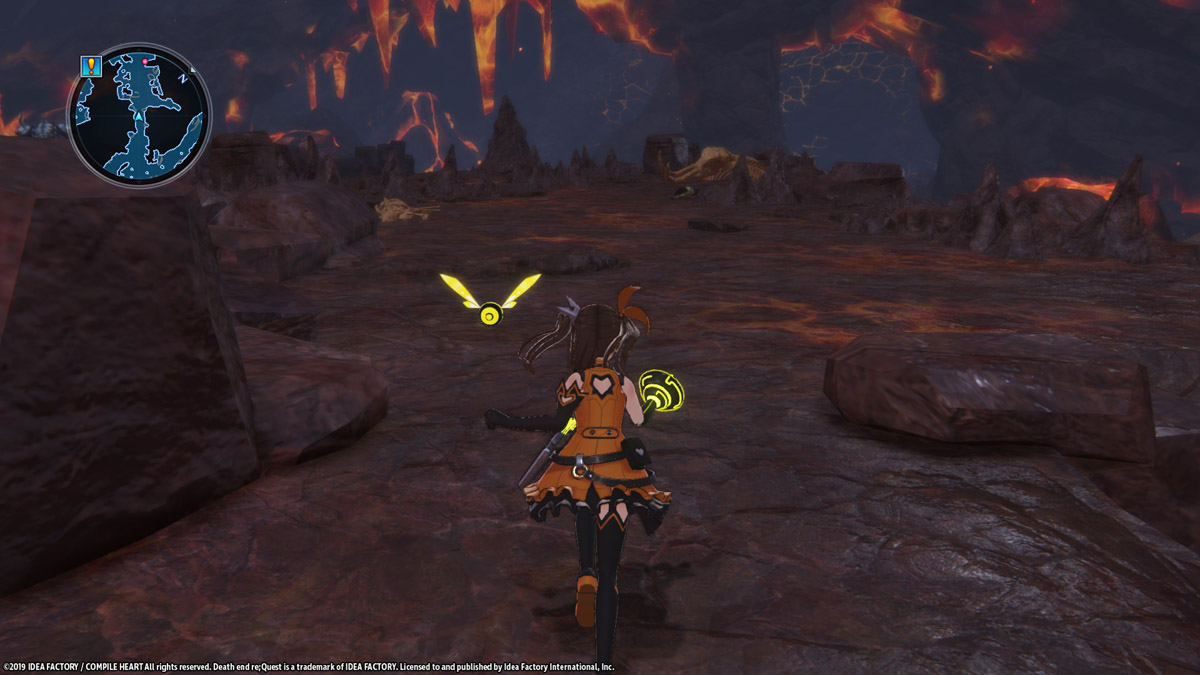Click the cyan player arrow on the minimap
1200x675 pixels.
point(138,118)
